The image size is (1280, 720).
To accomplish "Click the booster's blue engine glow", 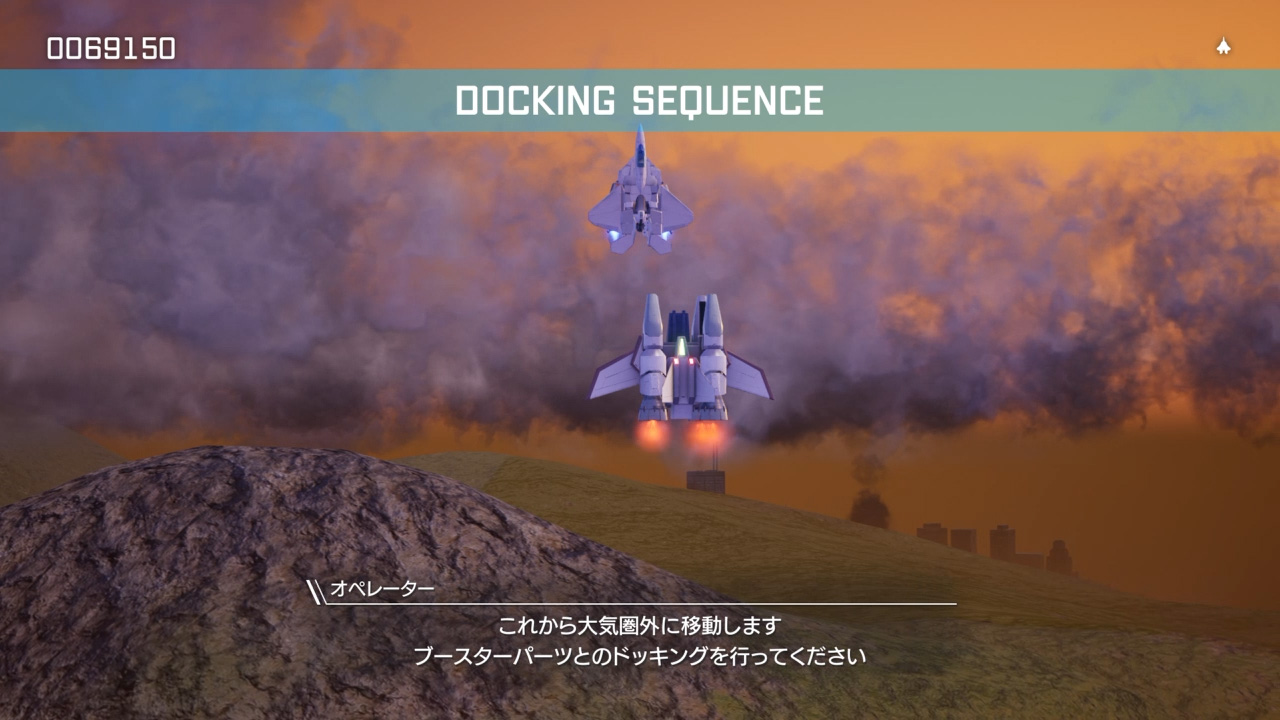I will pyautogui.click(x=680, y=345).
